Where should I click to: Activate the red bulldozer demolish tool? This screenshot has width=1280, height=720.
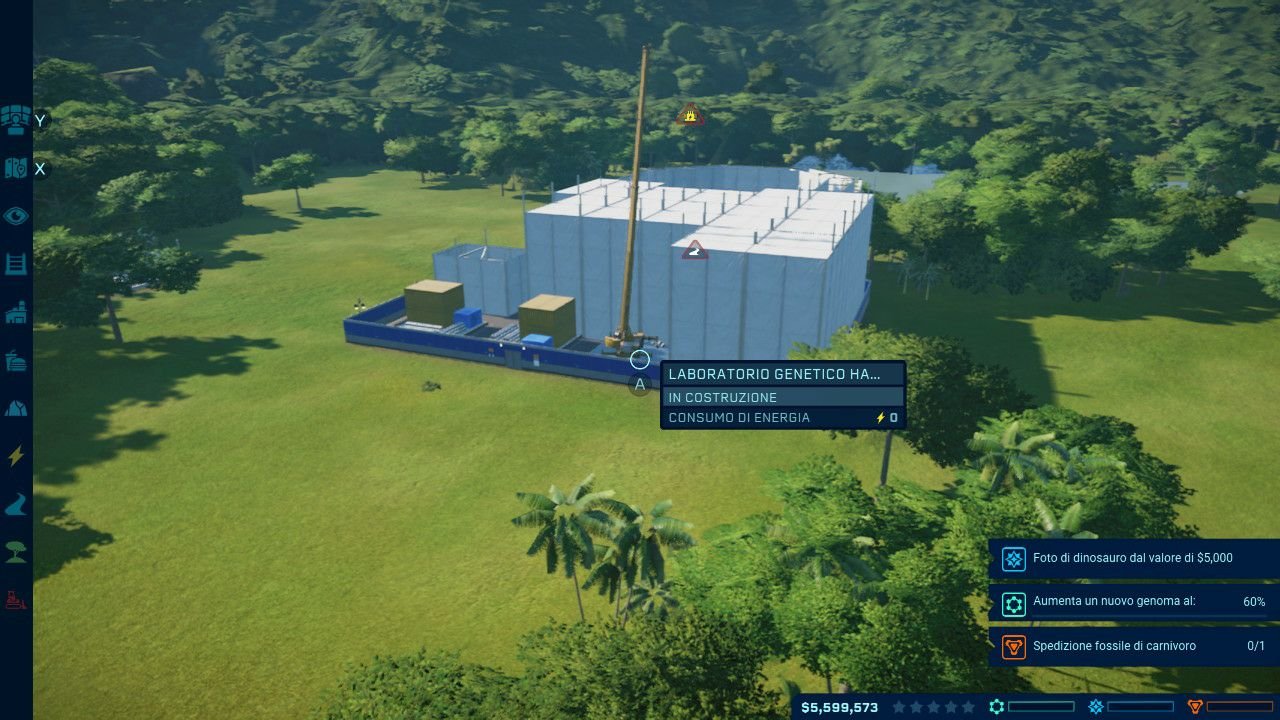tap(16, 600)
